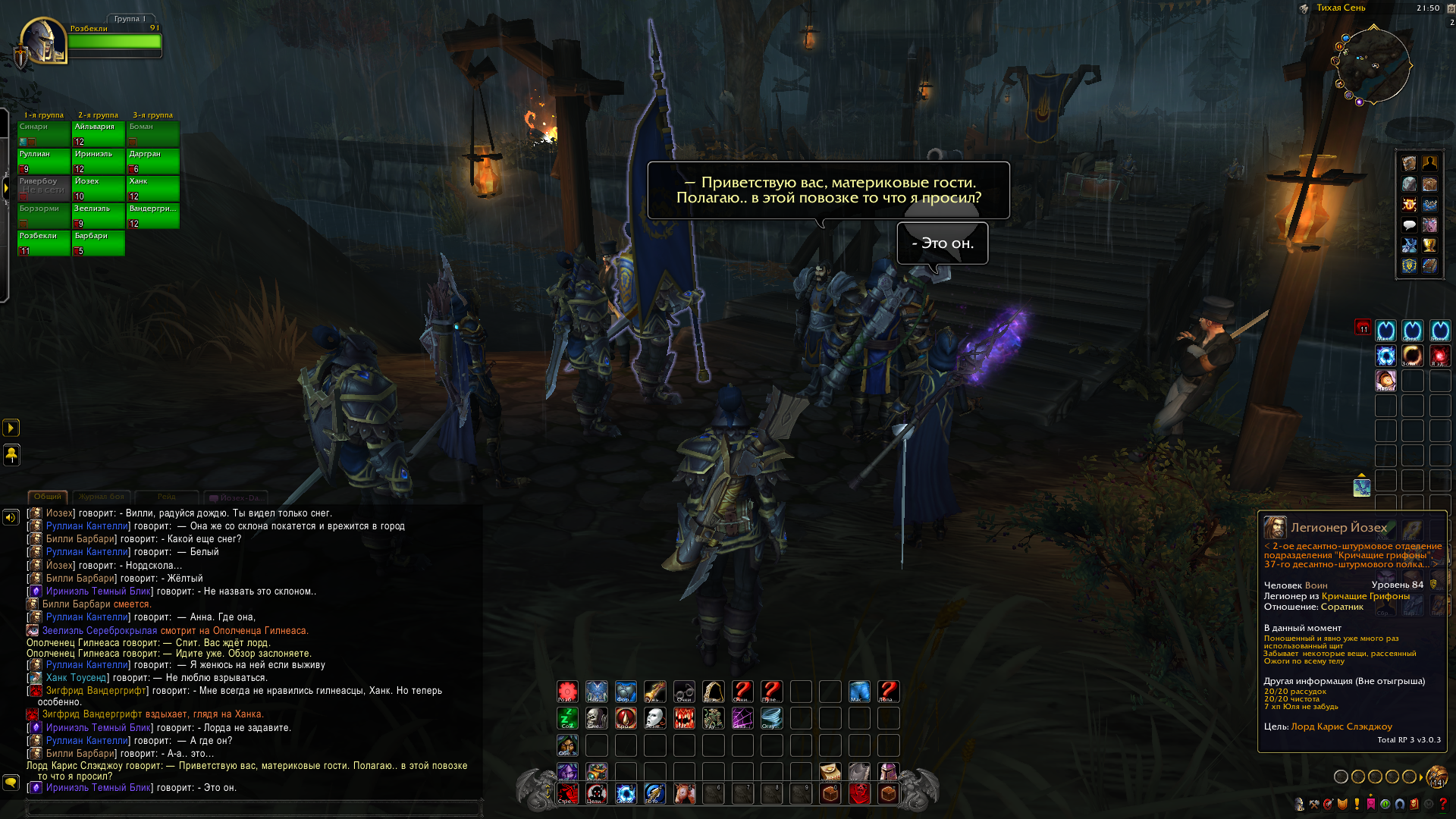1456x819 pixels.
Task: Select raid member Айльвария in the raid frame
Action: tap(98, 133)
